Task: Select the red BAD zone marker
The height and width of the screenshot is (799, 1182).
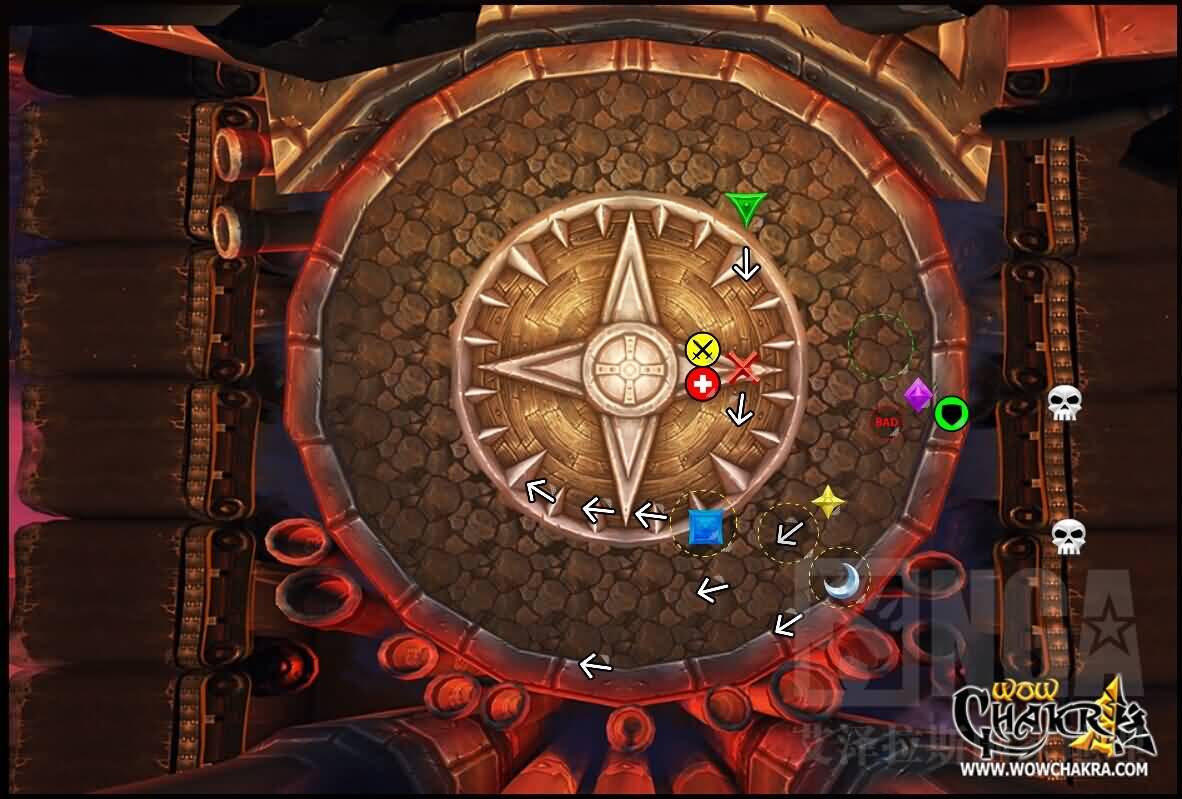Action: tap(886, 422)
